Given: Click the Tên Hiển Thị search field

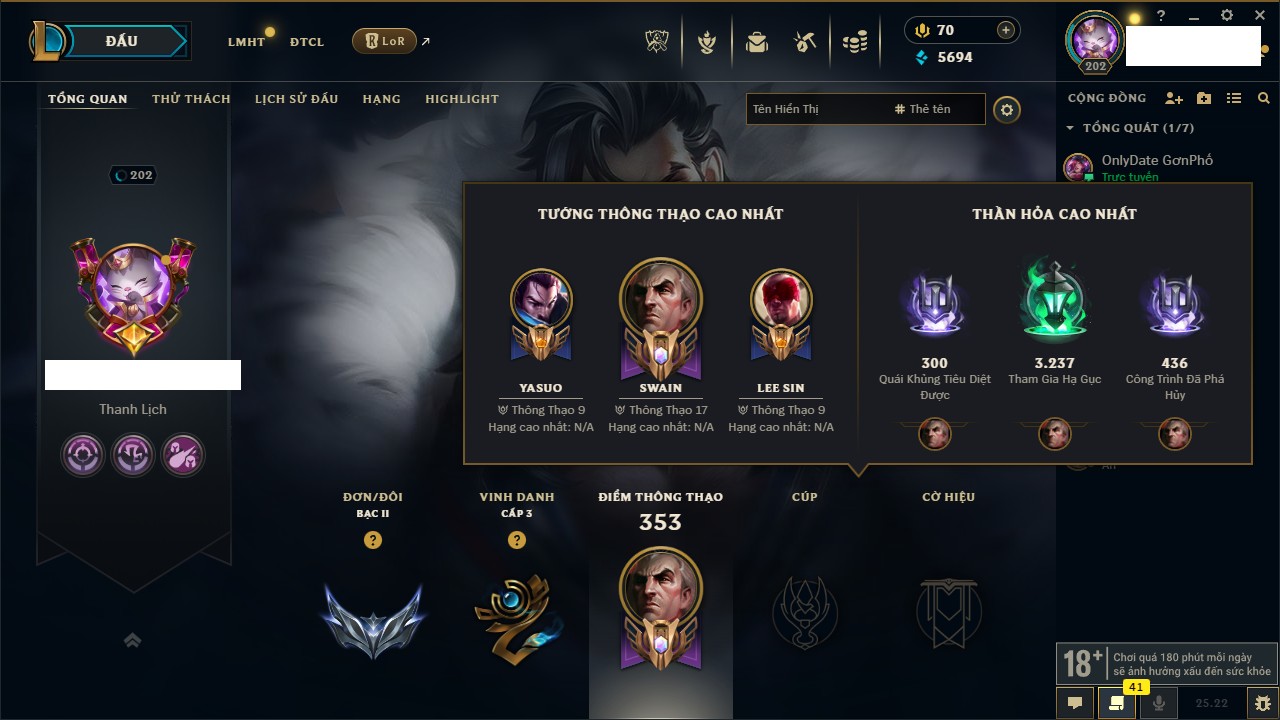Looking at the screenshot, I should click(x=815, y=109).
